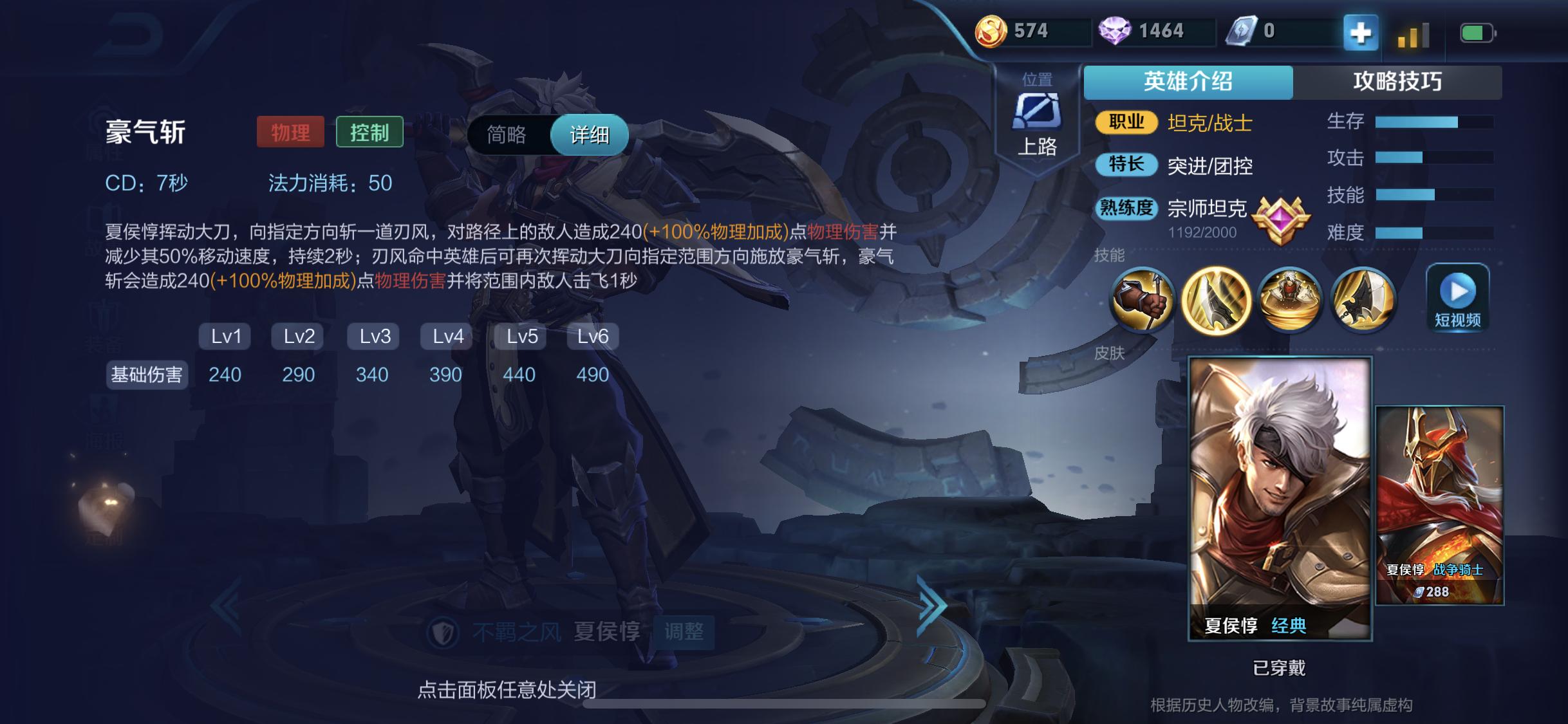1568x724 pixels.
Task: Switch to the 攻略技巧 tab
Action: click(1398, 82)
